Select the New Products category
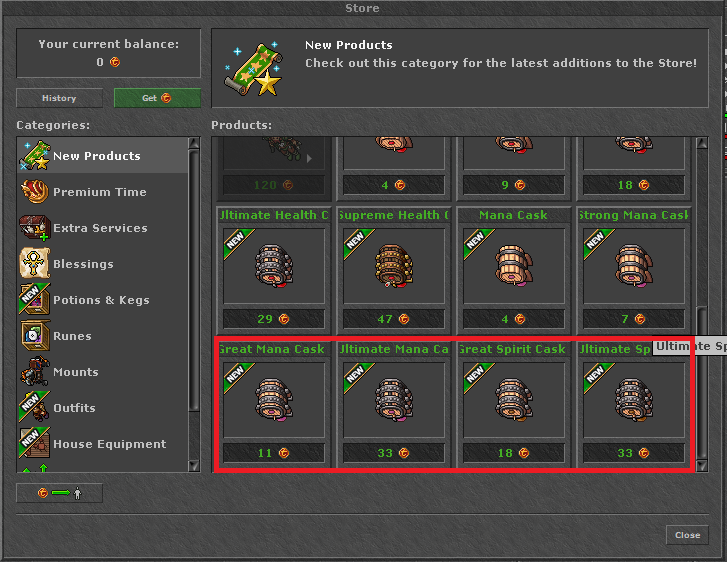 pyautogui.click(x=96, y=156)
